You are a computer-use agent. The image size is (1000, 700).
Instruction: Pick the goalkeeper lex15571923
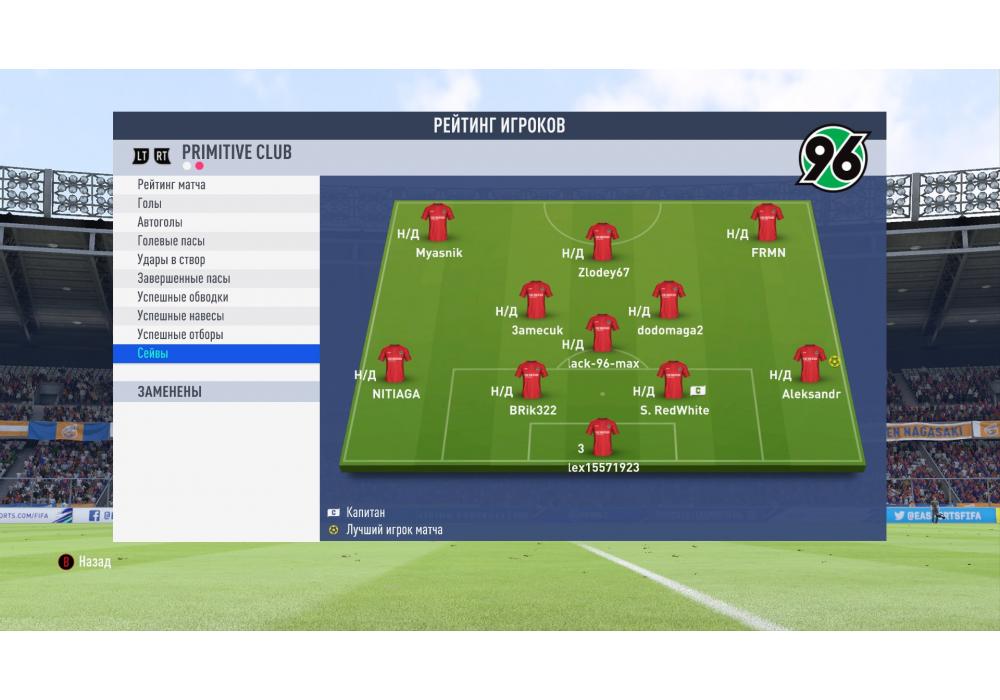(x=602, y=438)
